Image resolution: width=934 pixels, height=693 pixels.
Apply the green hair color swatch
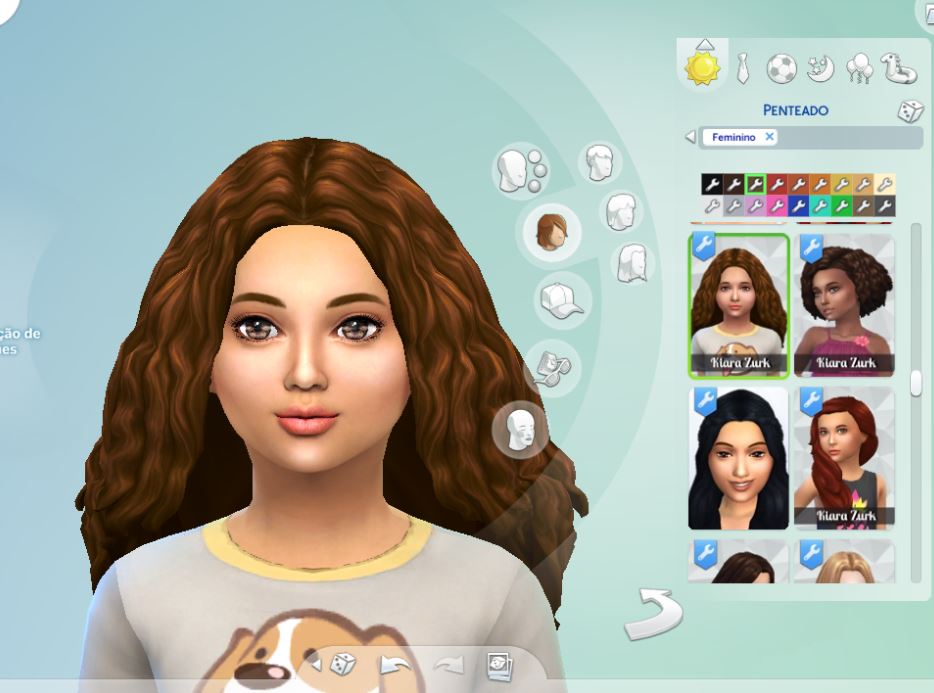point(842,206)
